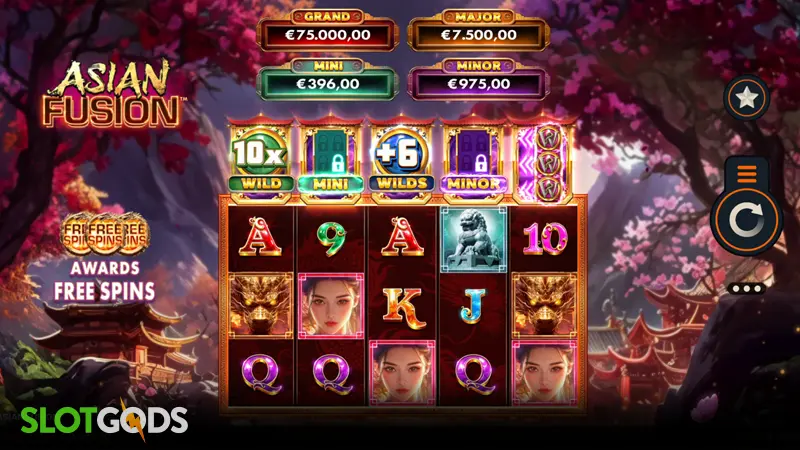Expand the three-dot options below the spin button

pos(747,289)
